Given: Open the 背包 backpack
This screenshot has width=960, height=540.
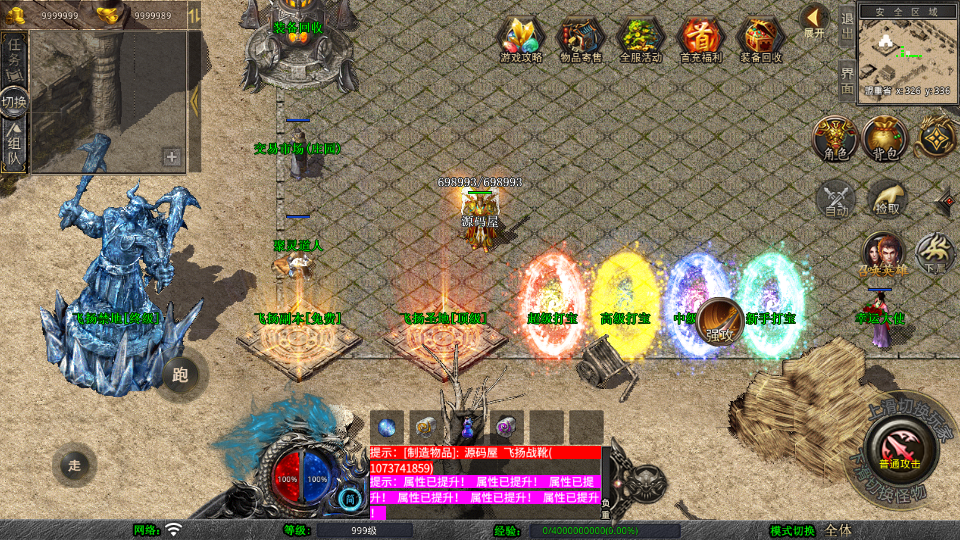Looking at the screenshot, I should coord(885,138).
